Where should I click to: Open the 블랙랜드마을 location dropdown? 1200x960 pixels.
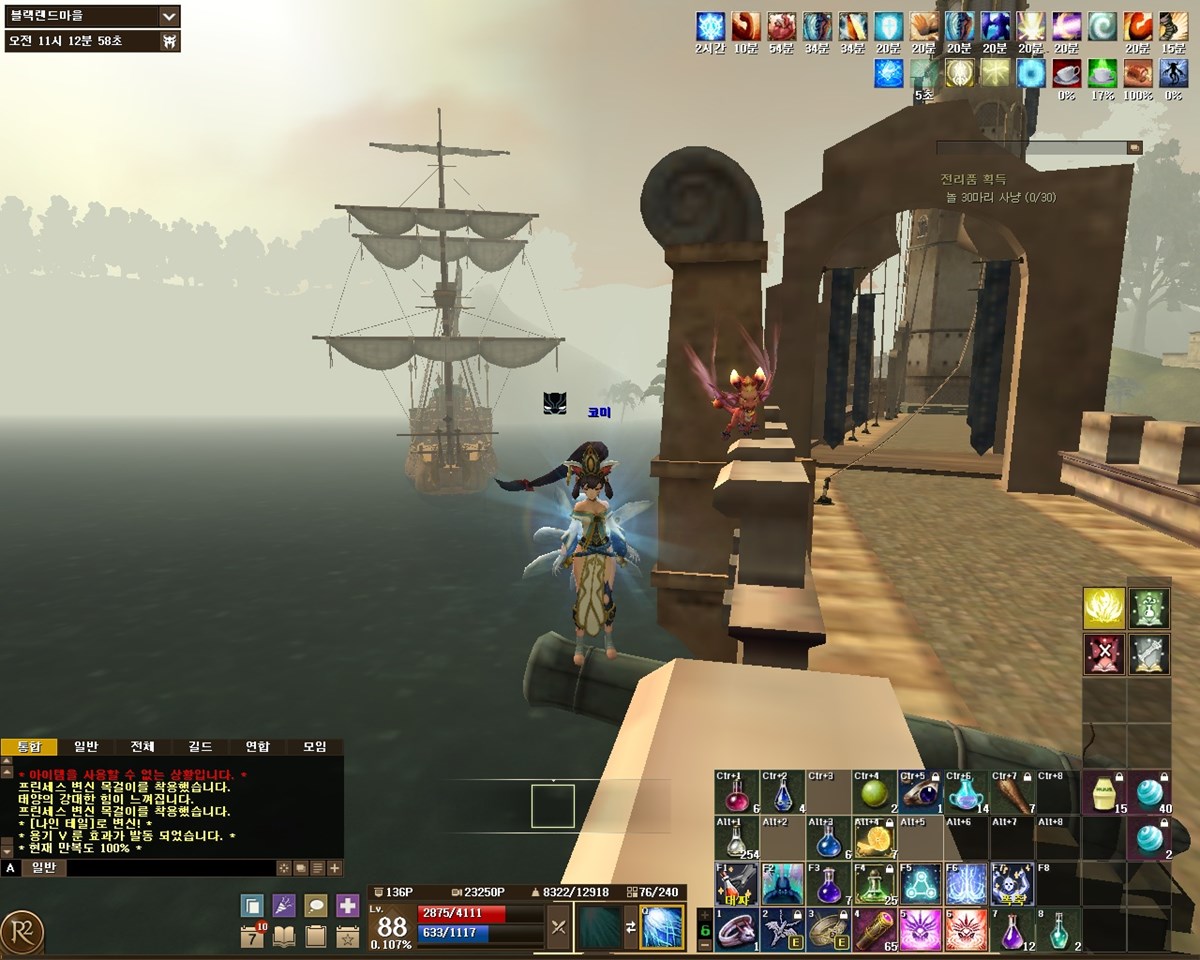coord(169,16)
